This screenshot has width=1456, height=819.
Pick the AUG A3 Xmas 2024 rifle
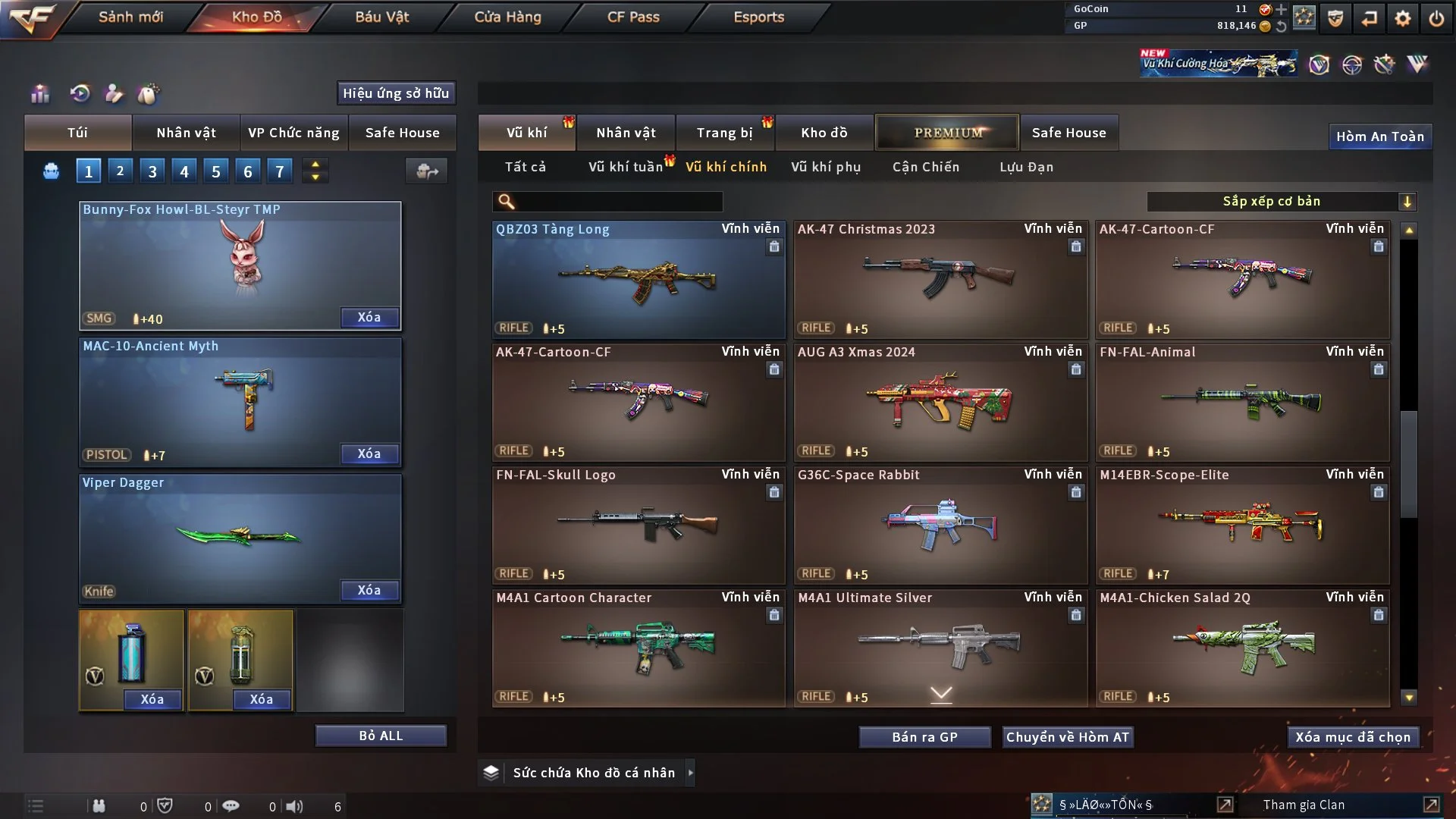pos(940,403)
